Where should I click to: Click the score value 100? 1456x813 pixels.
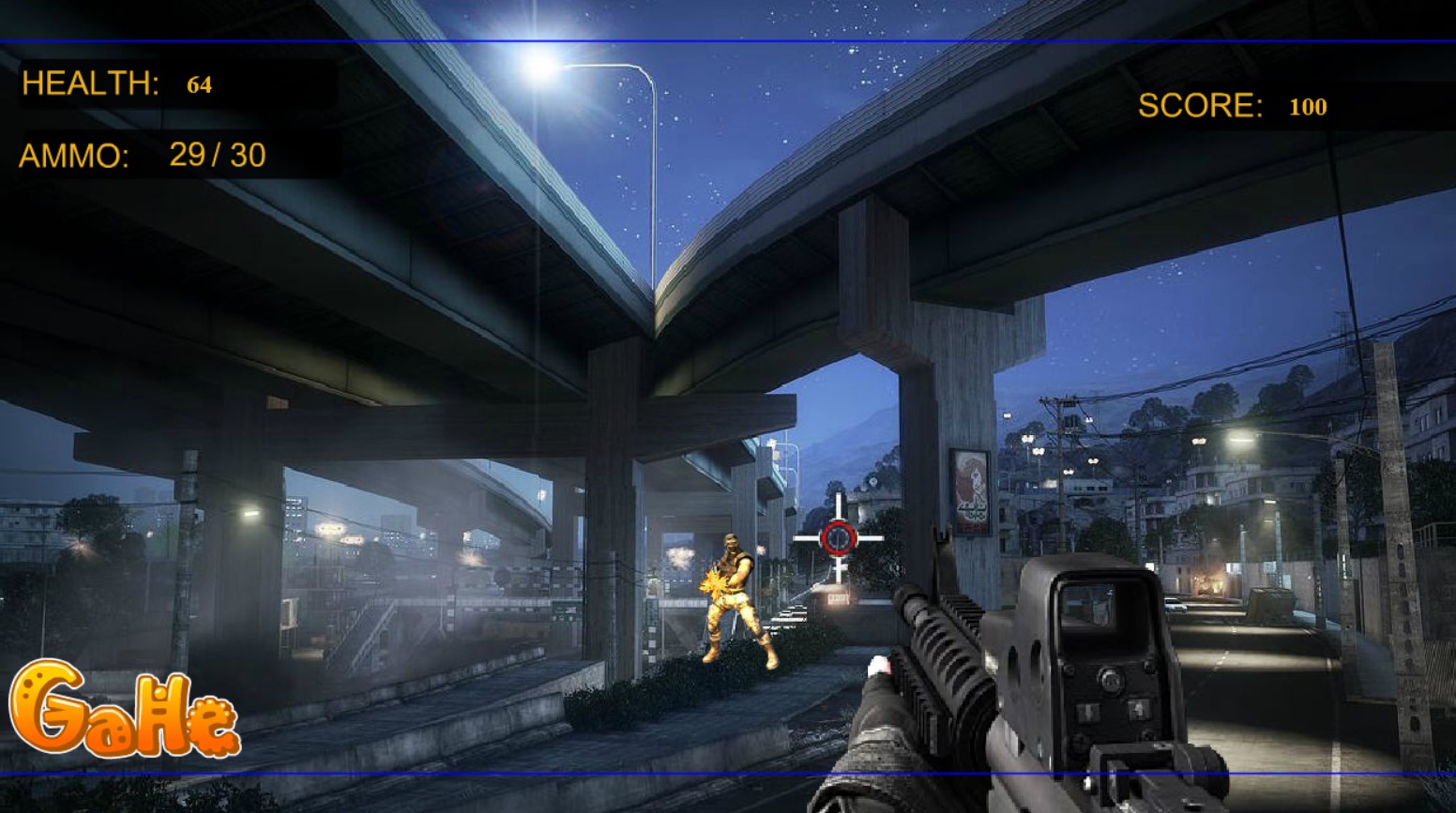[1308, 107]
